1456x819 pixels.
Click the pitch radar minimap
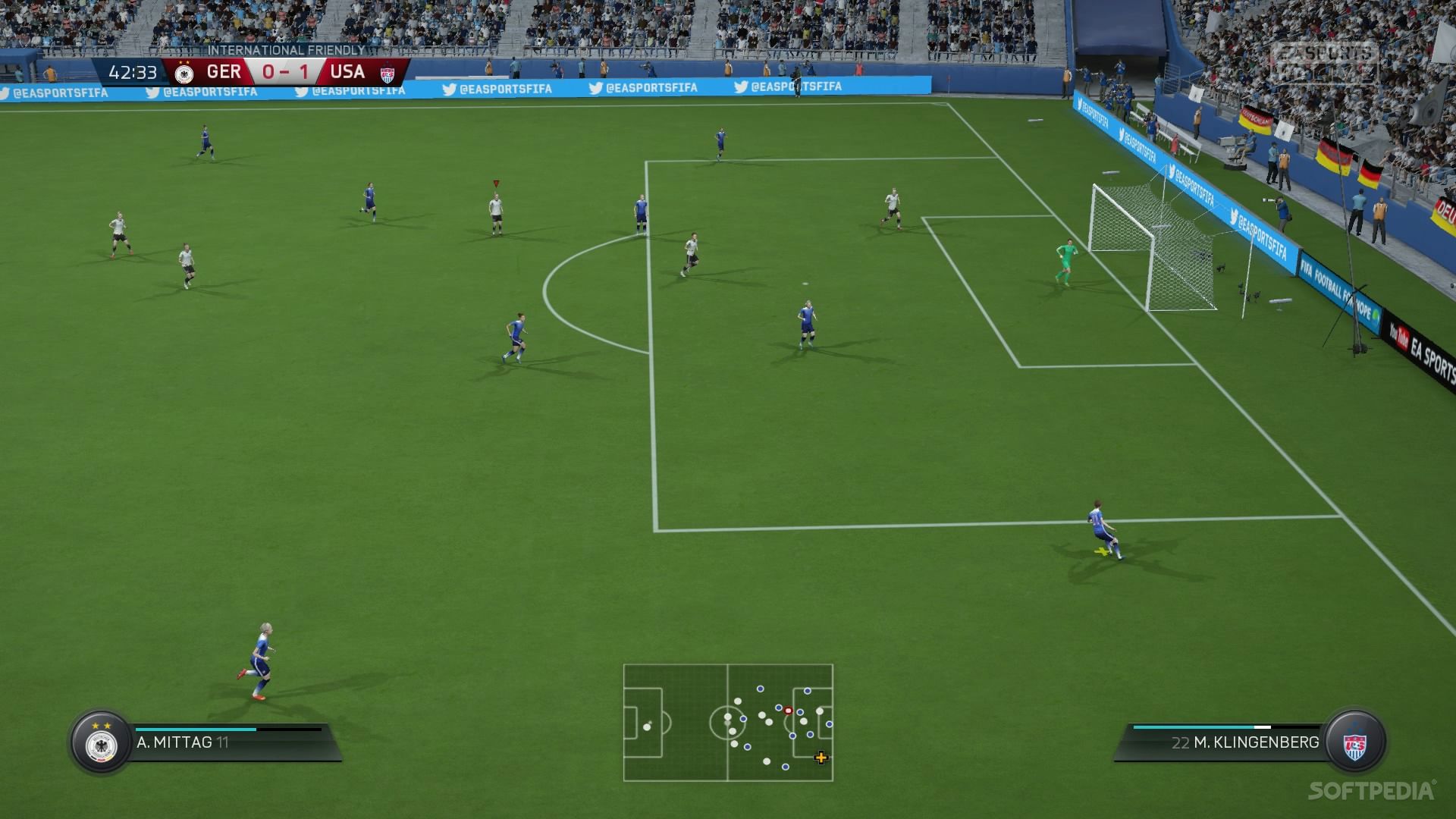tap(728, 723)
